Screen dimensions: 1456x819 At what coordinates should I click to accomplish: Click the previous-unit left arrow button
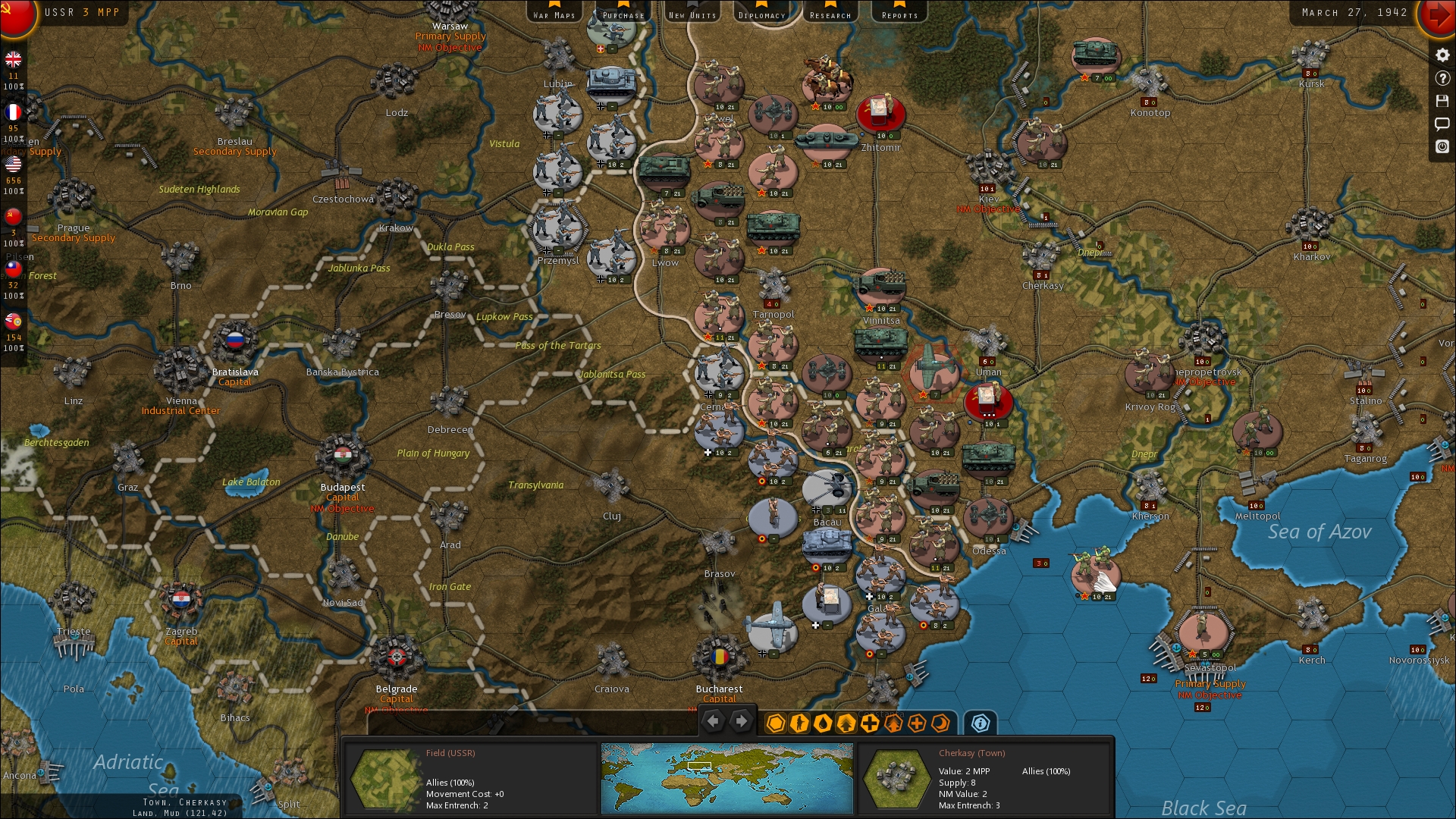[713, 722]
